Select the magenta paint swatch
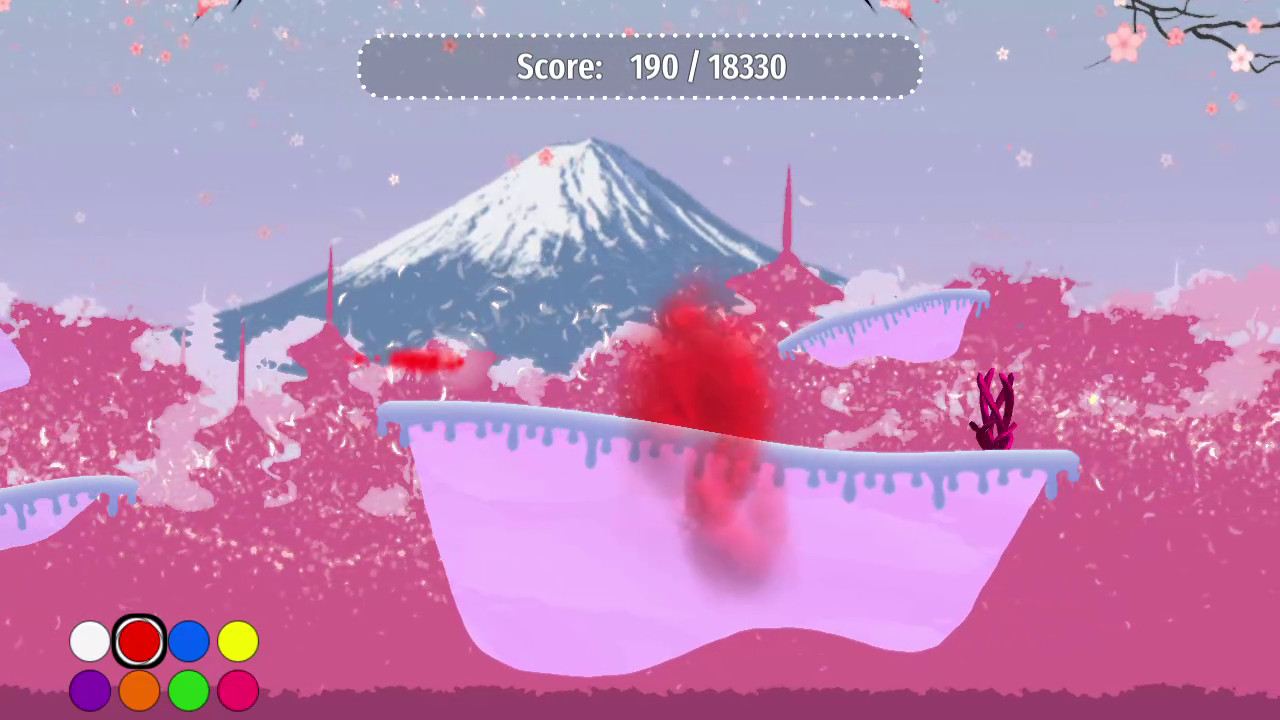 pyautogui.click(x=239, y=689)
